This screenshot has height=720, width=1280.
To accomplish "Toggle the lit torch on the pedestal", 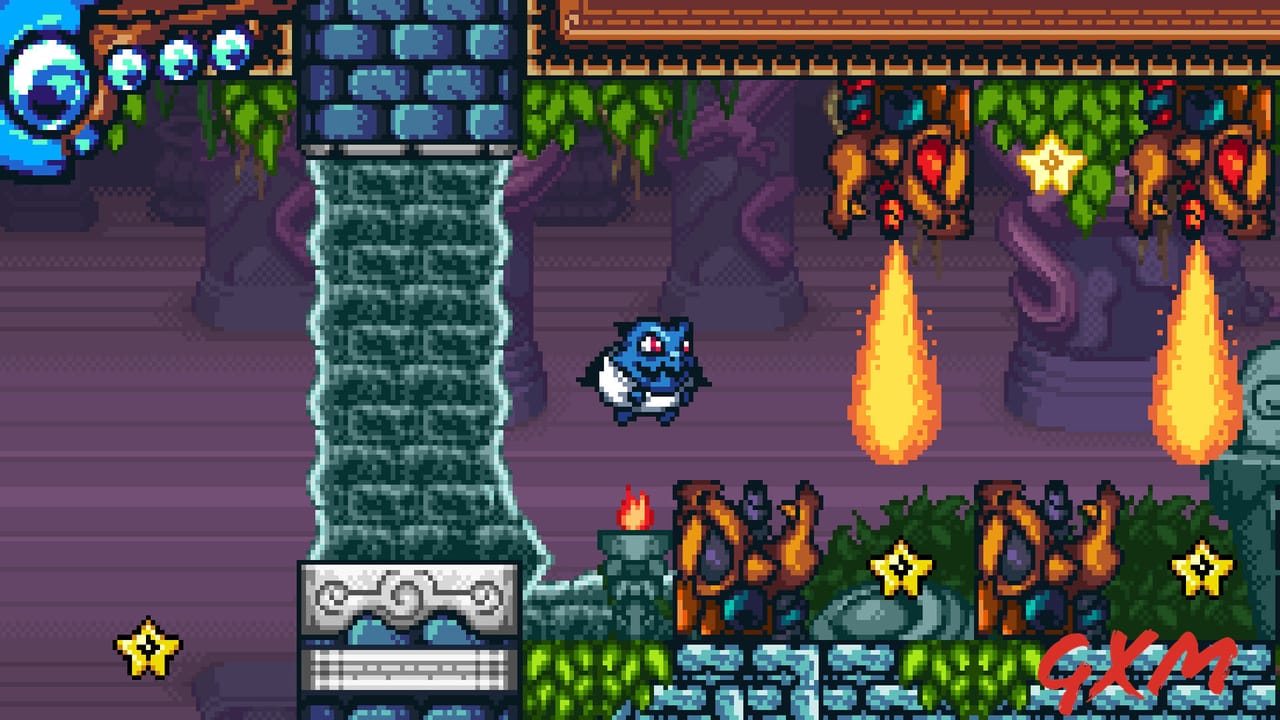I will click(x=635, y=512).
